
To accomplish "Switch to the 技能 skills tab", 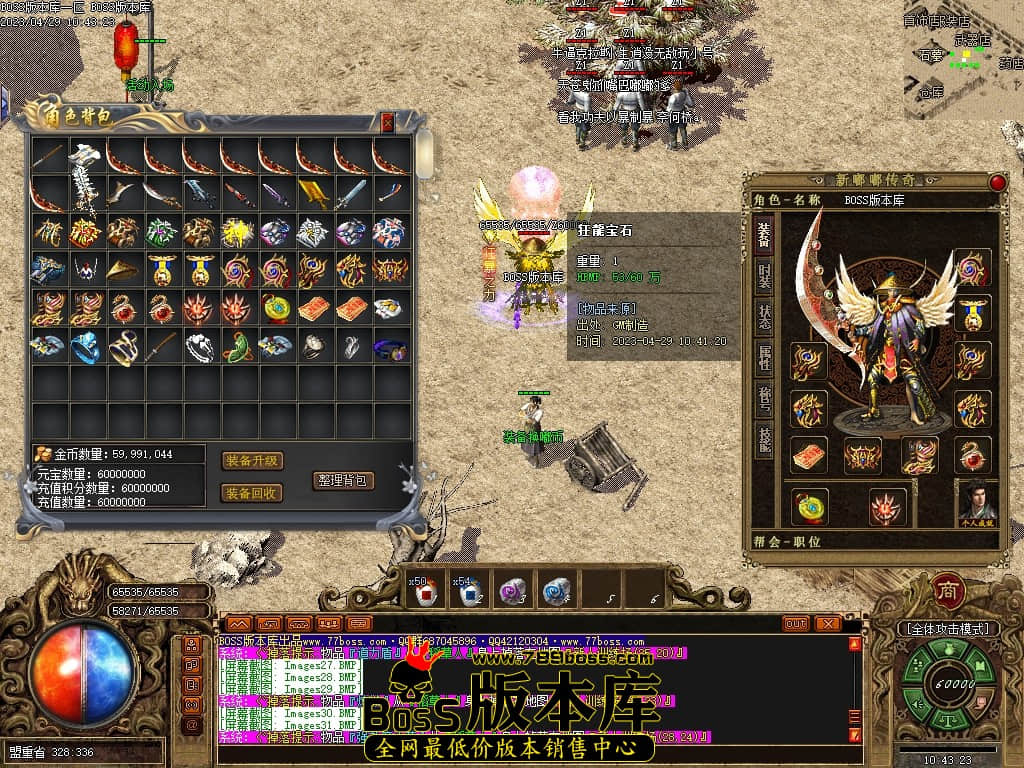I will (763, 439).
